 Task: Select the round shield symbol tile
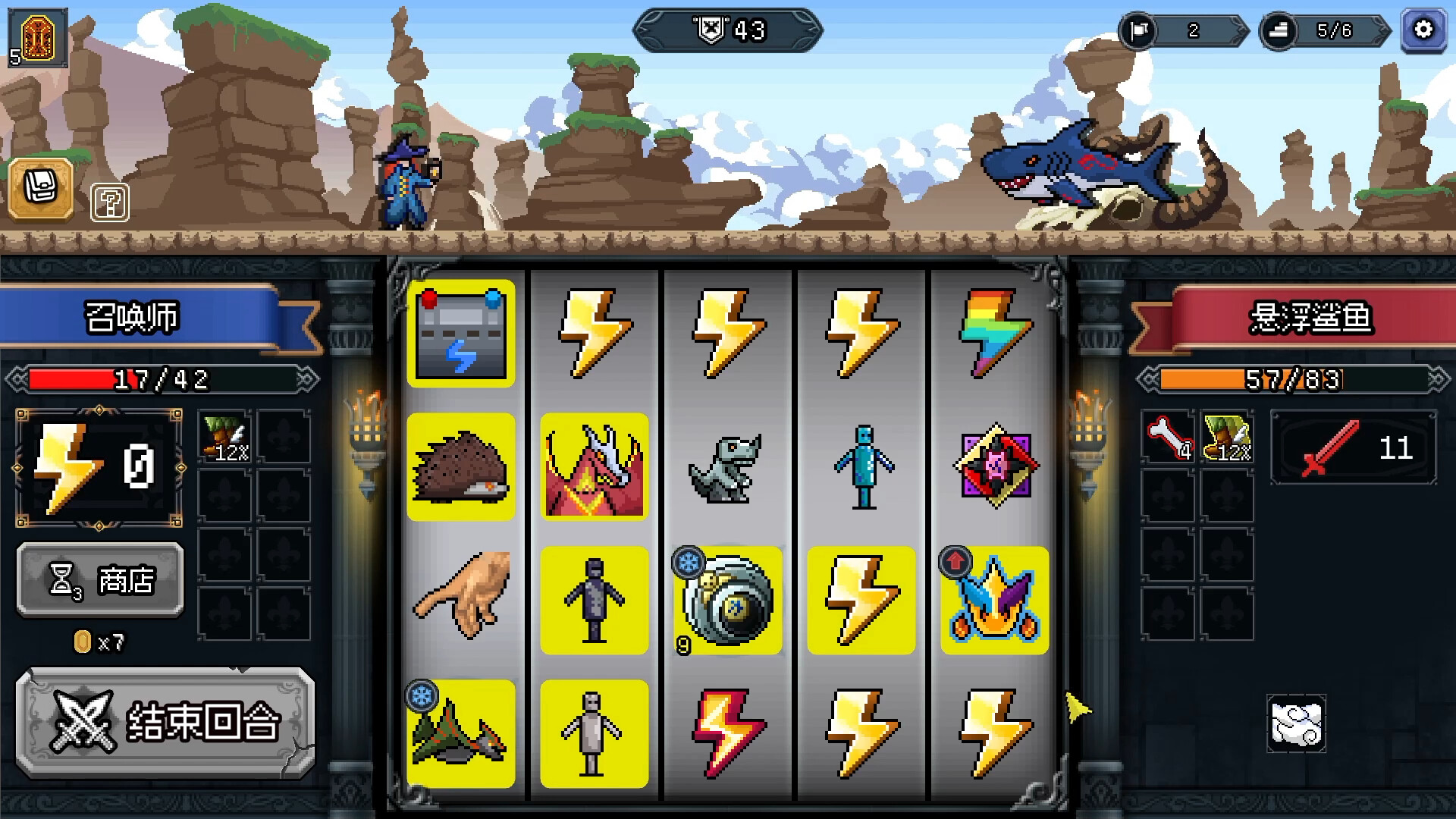(x=728, y=601)
